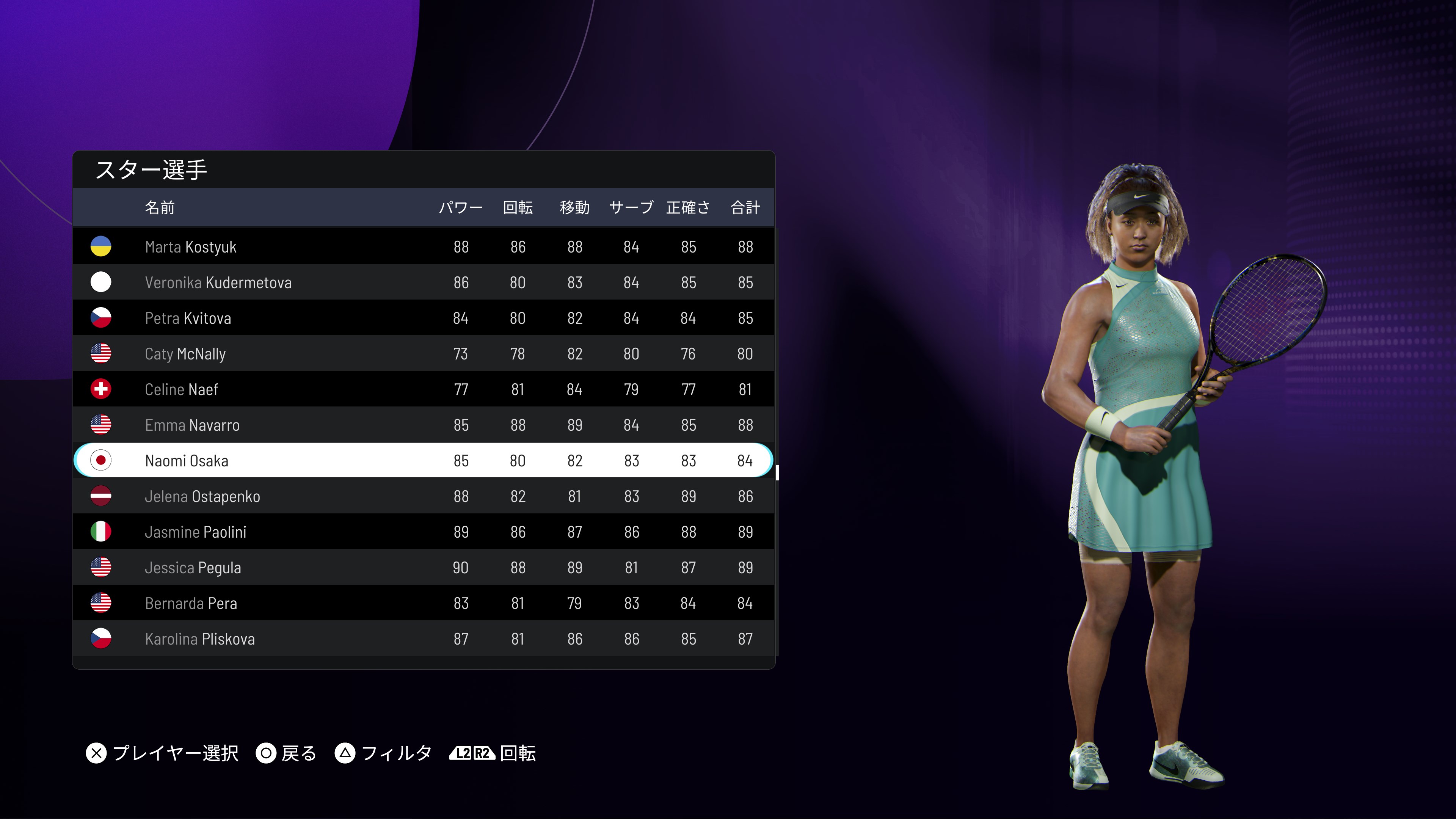The width and height of the screenshot is (1456, 819).
Task: Select Marta Kostyuk from the player list
Action: [x=423, y=246]
